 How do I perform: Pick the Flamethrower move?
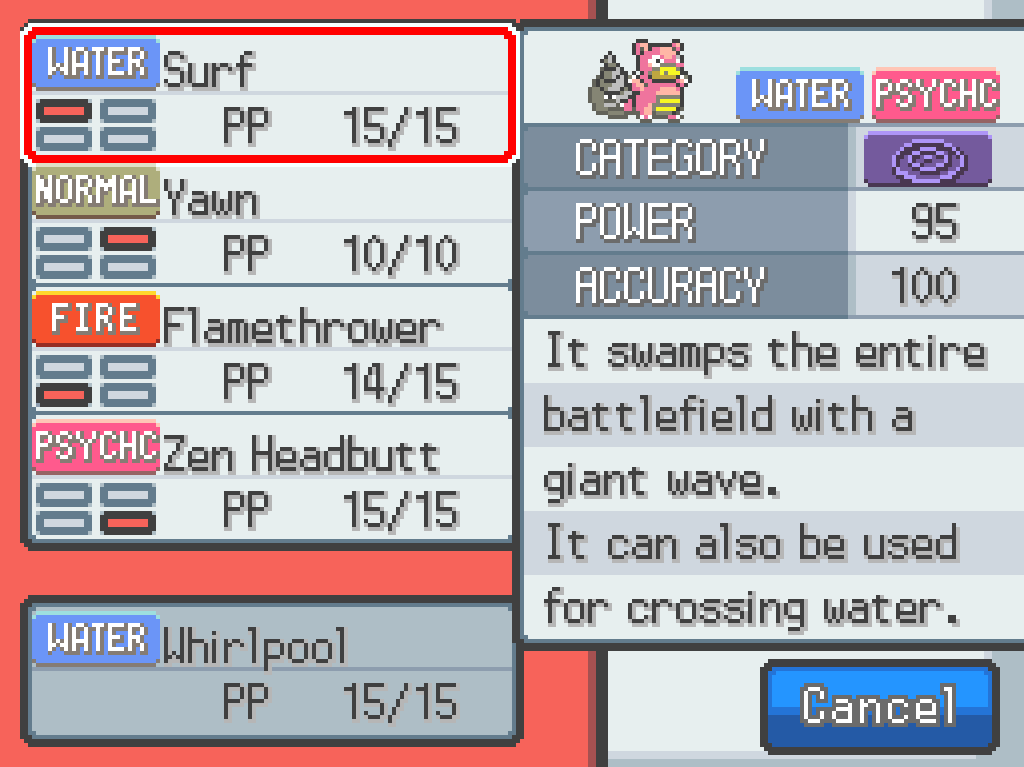tap(270, 352)
